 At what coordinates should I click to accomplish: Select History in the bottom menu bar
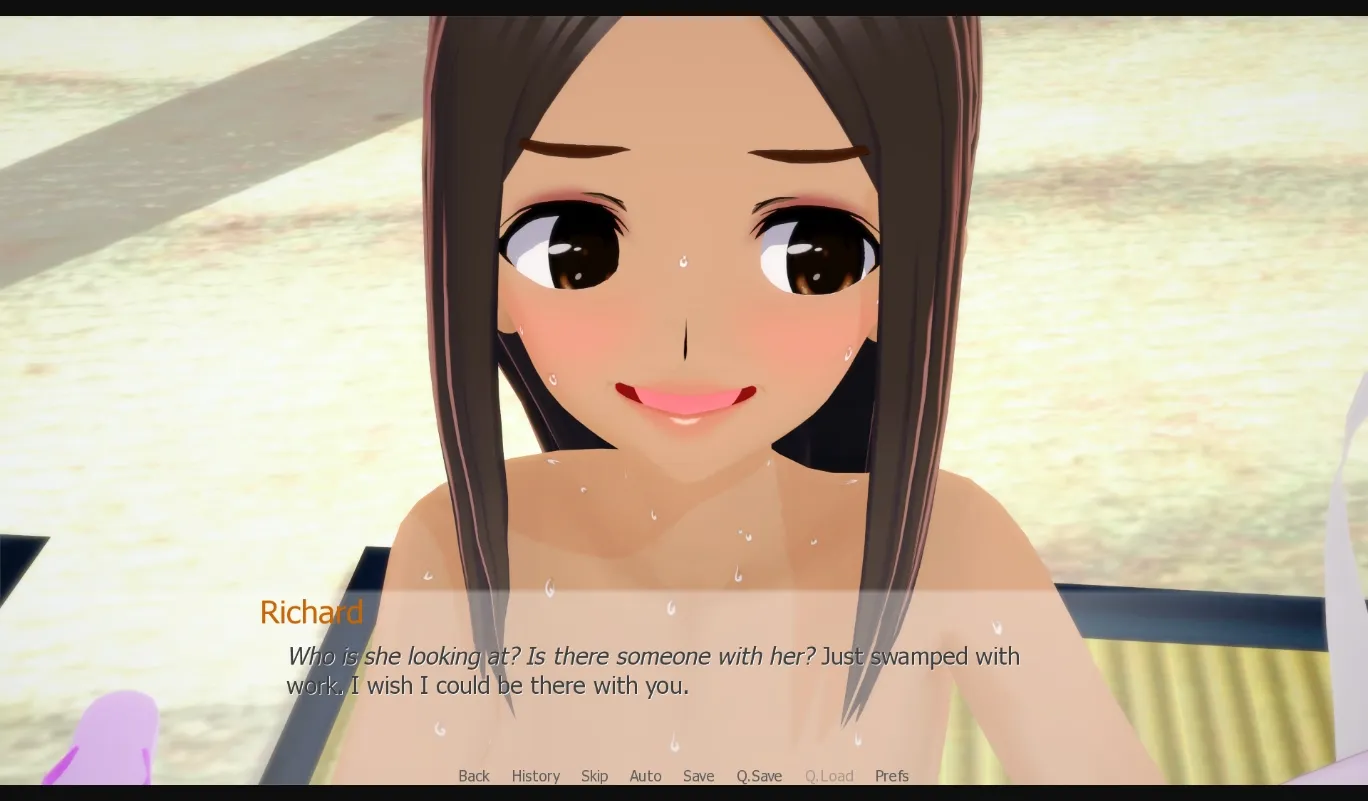click(536, 776)
